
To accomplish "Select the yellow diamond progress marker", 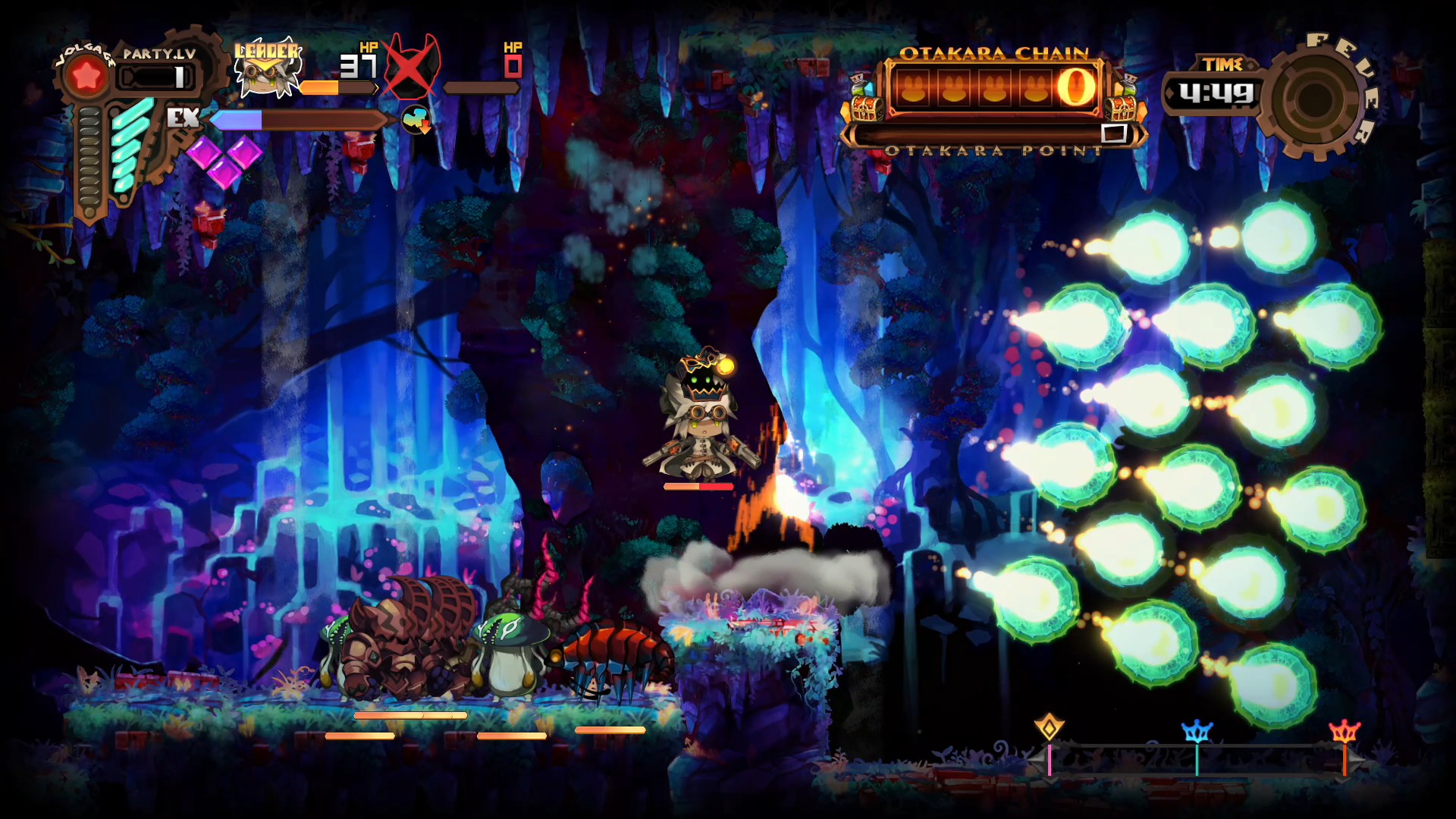I will pyautogui.click(x=1050, y=727).
